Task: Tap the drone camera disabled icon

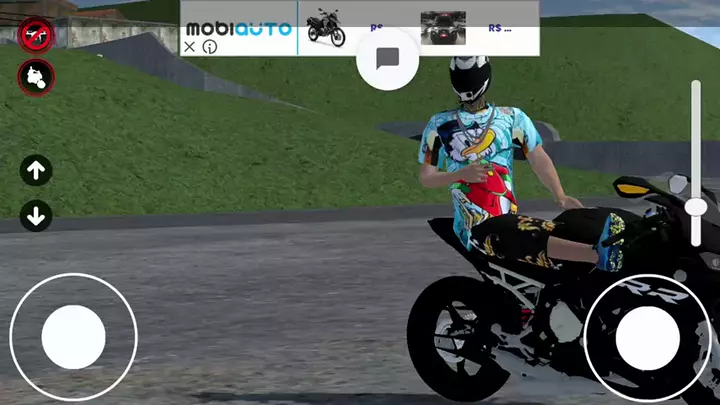Action: tap(36, 35)
